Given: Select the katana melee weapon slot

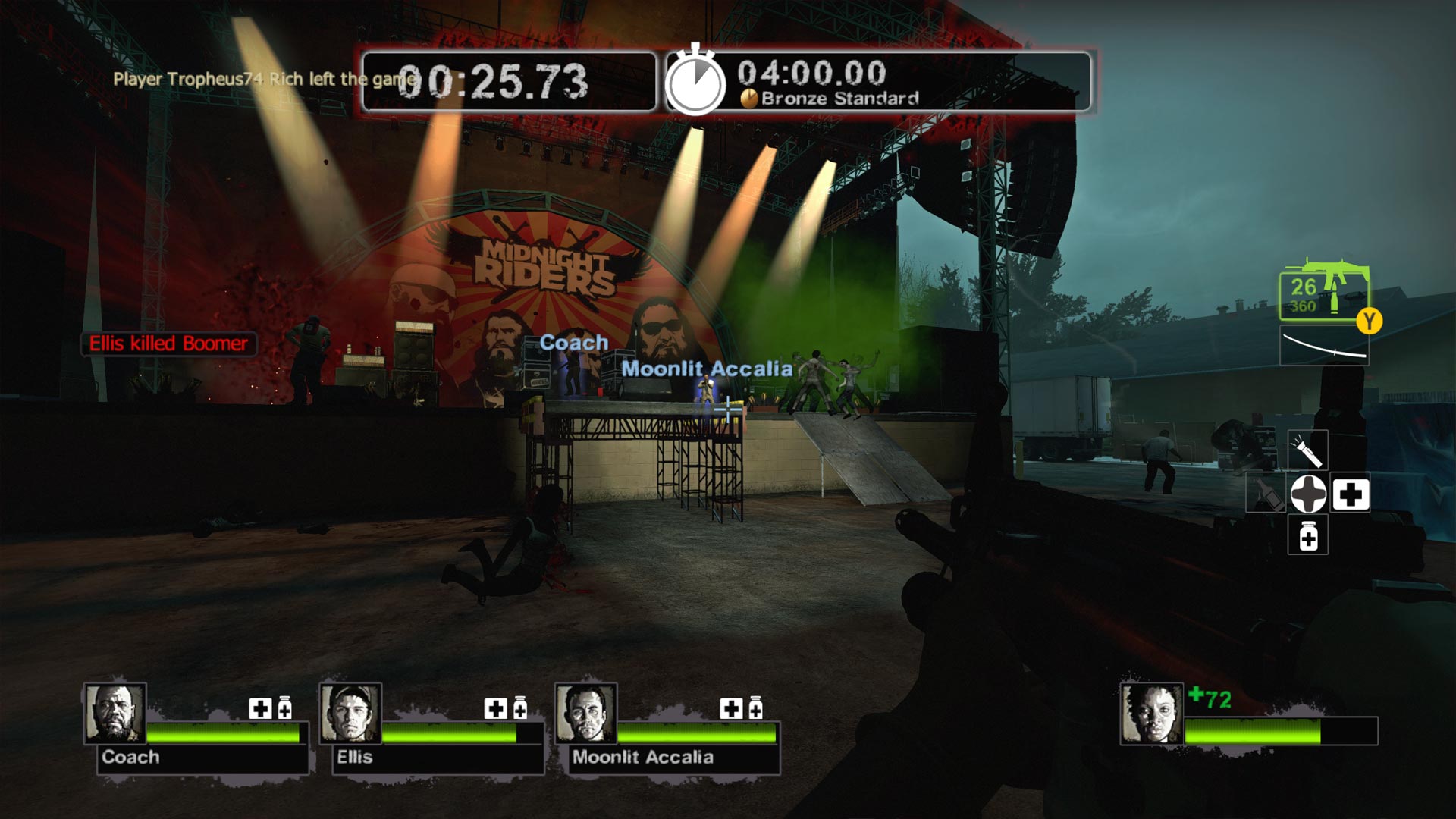Looking at the screenshot, I should tap(1324, 347).
